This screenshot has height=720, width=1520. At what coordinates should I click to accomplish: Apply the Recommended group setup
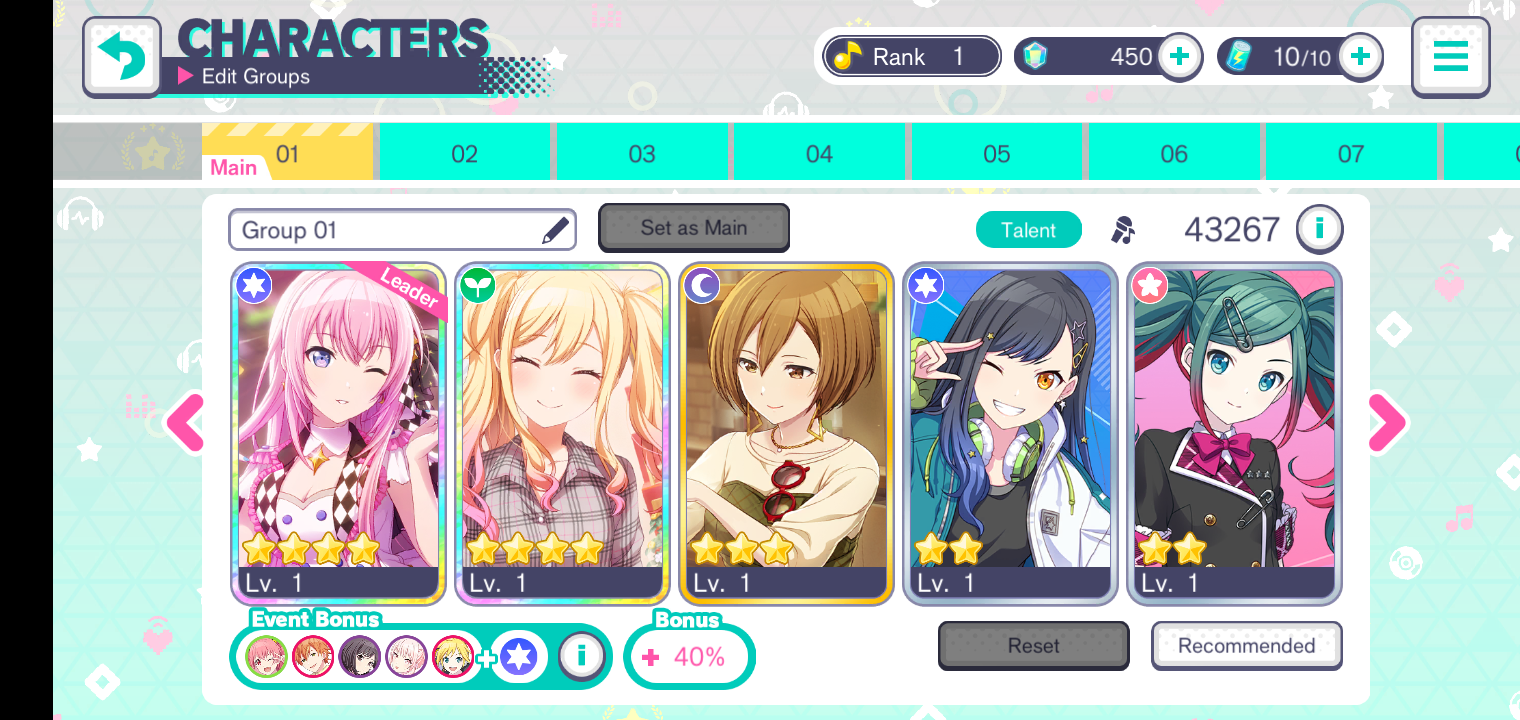click(1246, 646)
